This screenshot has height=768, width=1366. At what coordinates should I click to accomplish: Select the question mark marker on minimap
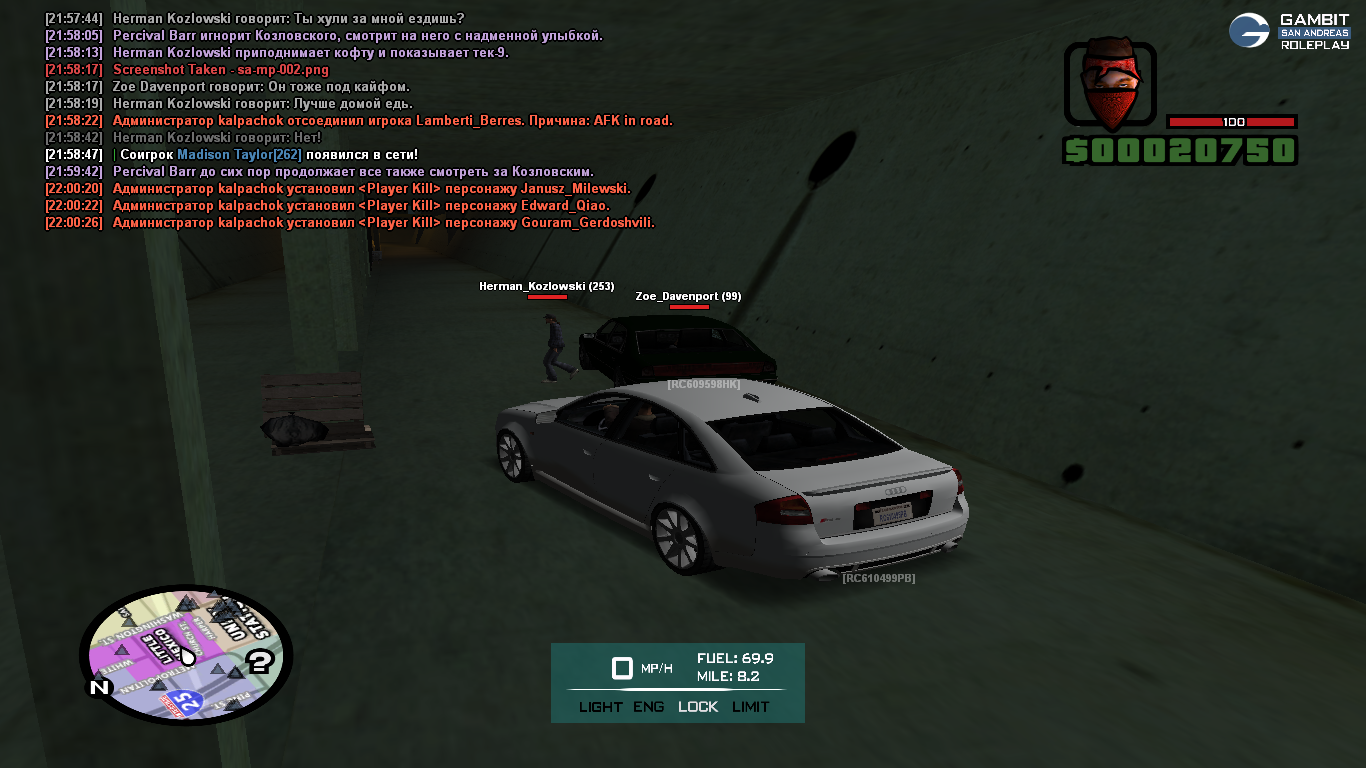tap(260, 660)
